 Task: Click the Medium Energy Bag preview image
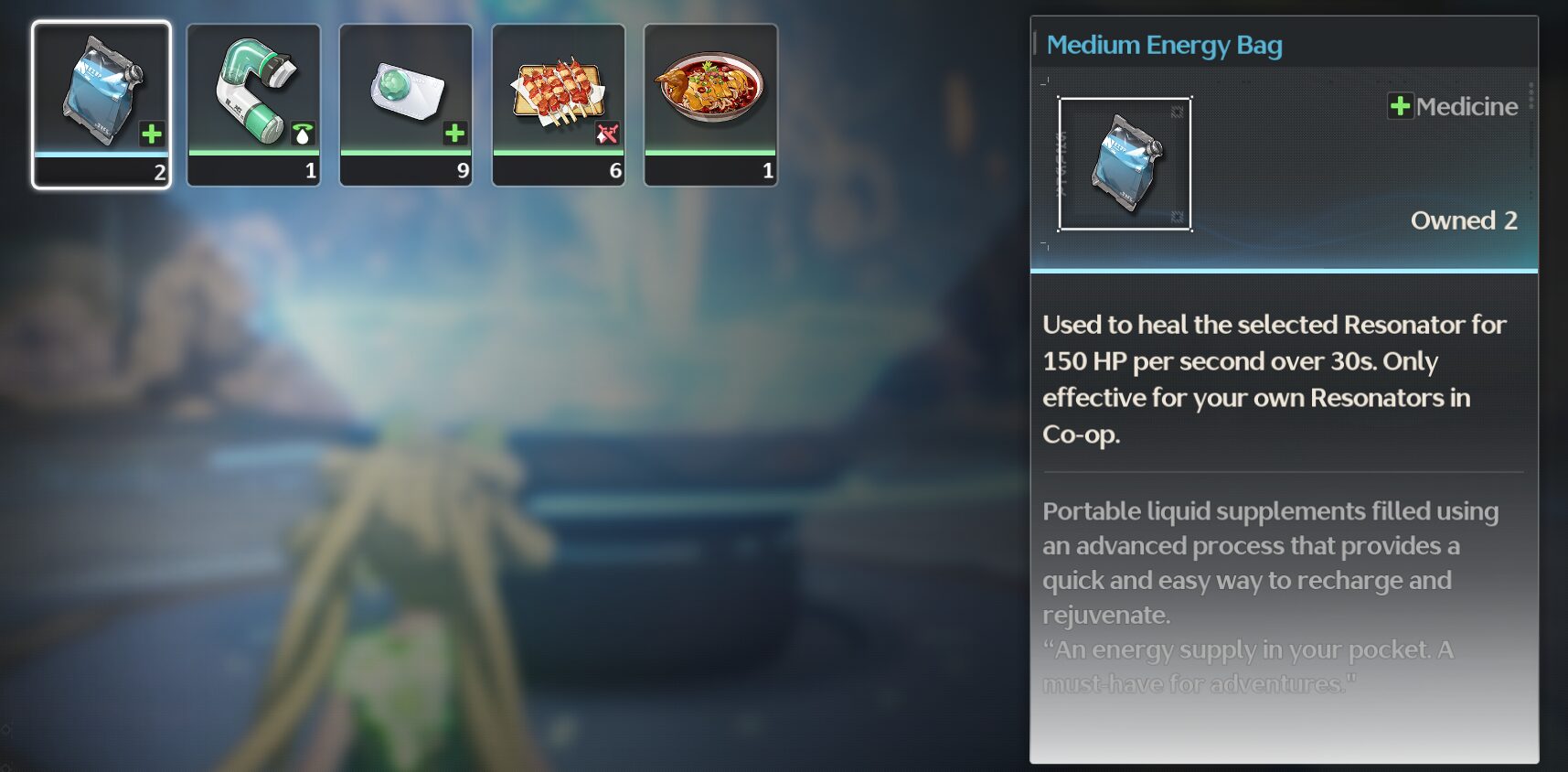point(1125,164)
